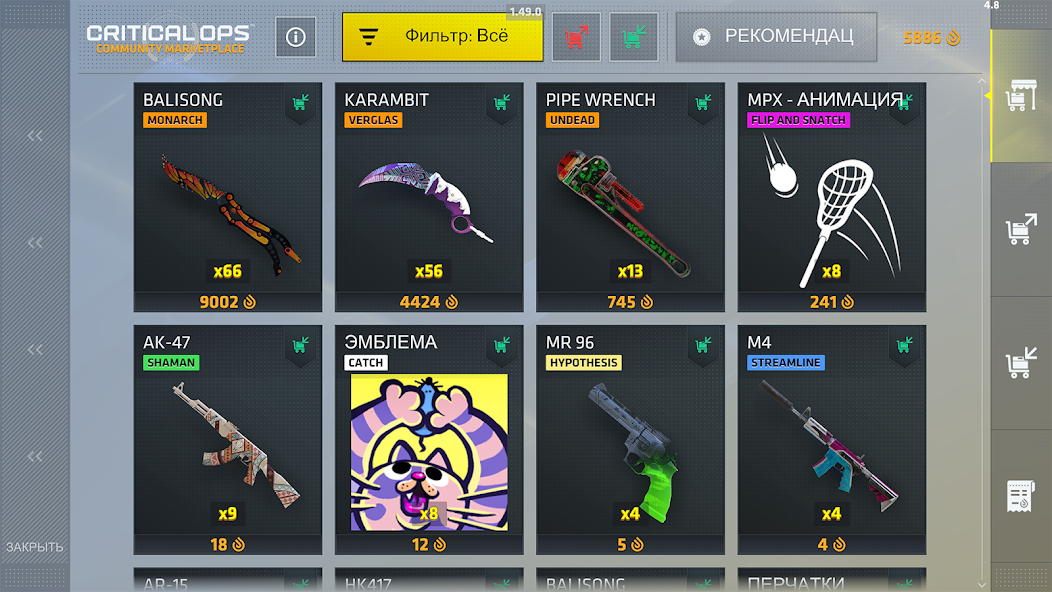Choose the Karambit Verglas listing

click(429, 198)
